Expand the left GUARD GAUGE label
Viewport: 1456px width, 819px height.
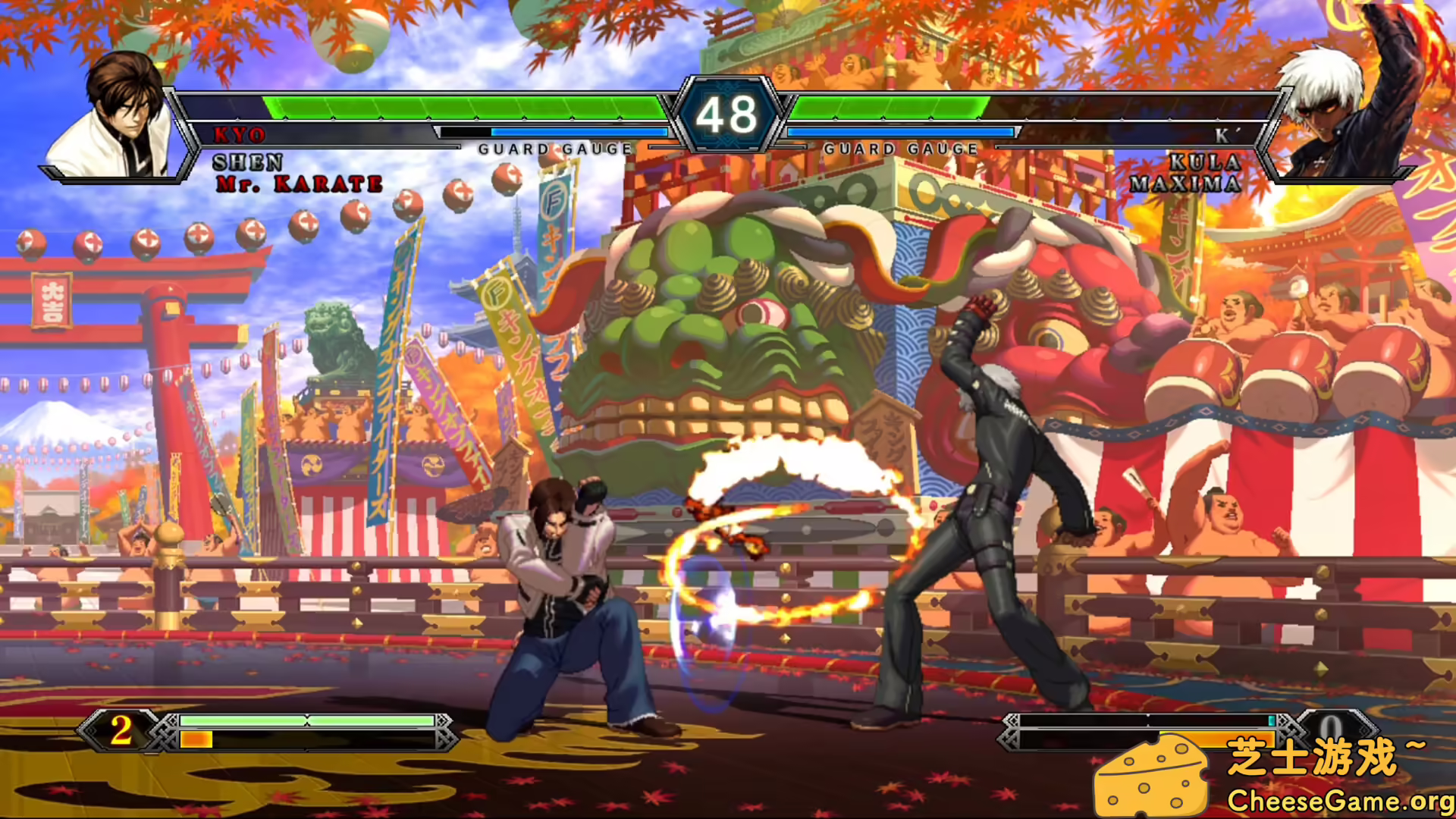[552, 149]
